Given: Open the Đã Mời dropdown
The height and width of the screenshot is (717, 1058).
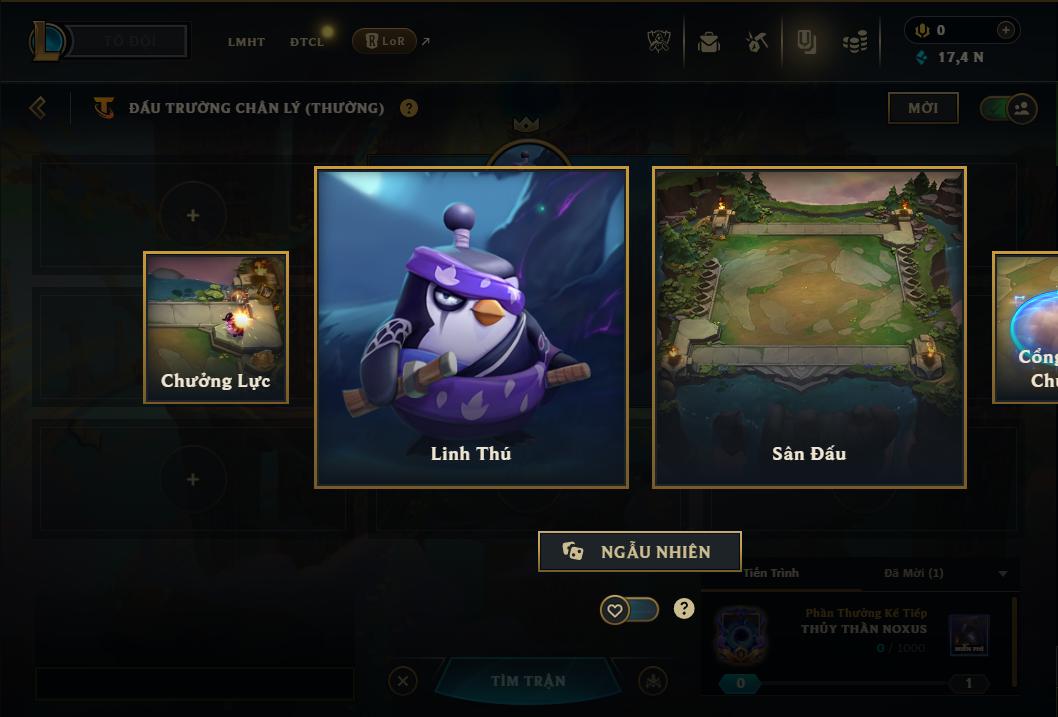Looking at the screenshot, I should coord(1002,574).
